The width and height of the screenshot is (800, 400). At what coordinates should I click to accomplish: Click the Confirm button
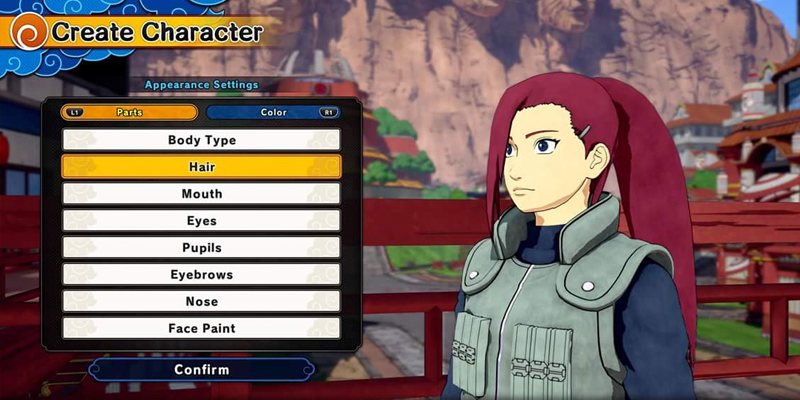pos(201,370)
